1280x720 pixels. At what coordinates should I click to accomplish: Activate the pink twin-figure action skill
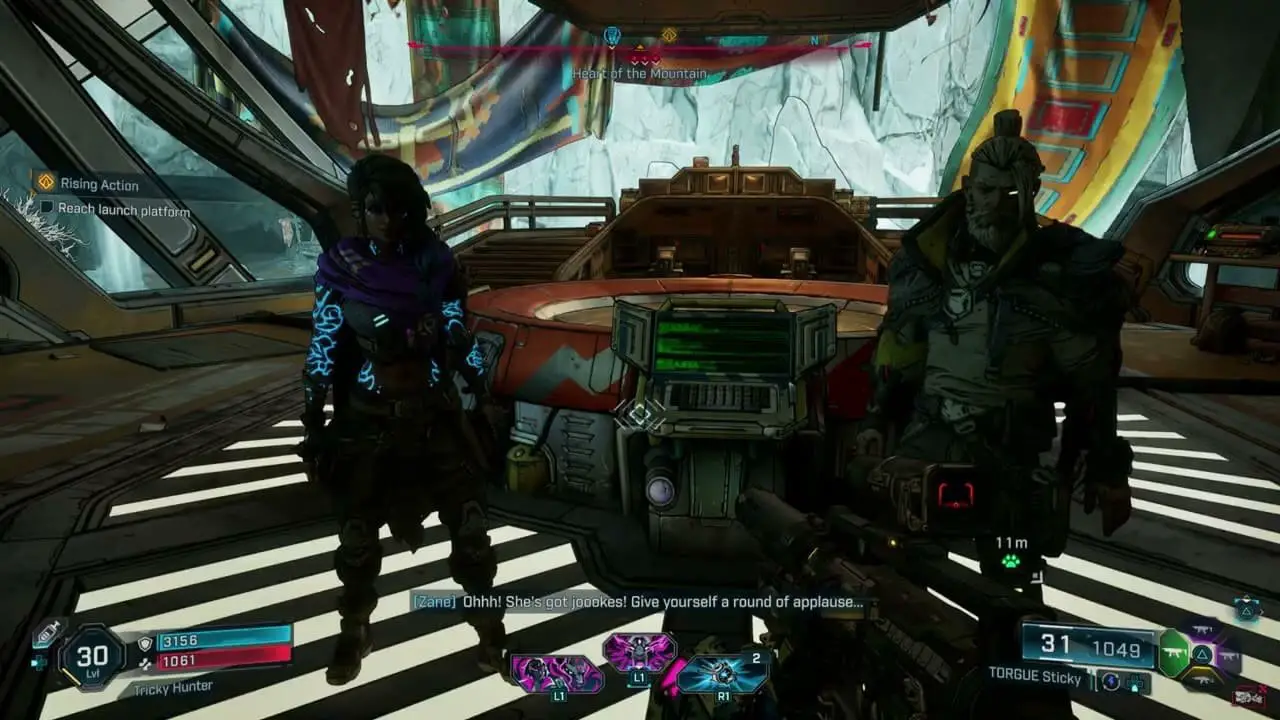tap(557, 673)
